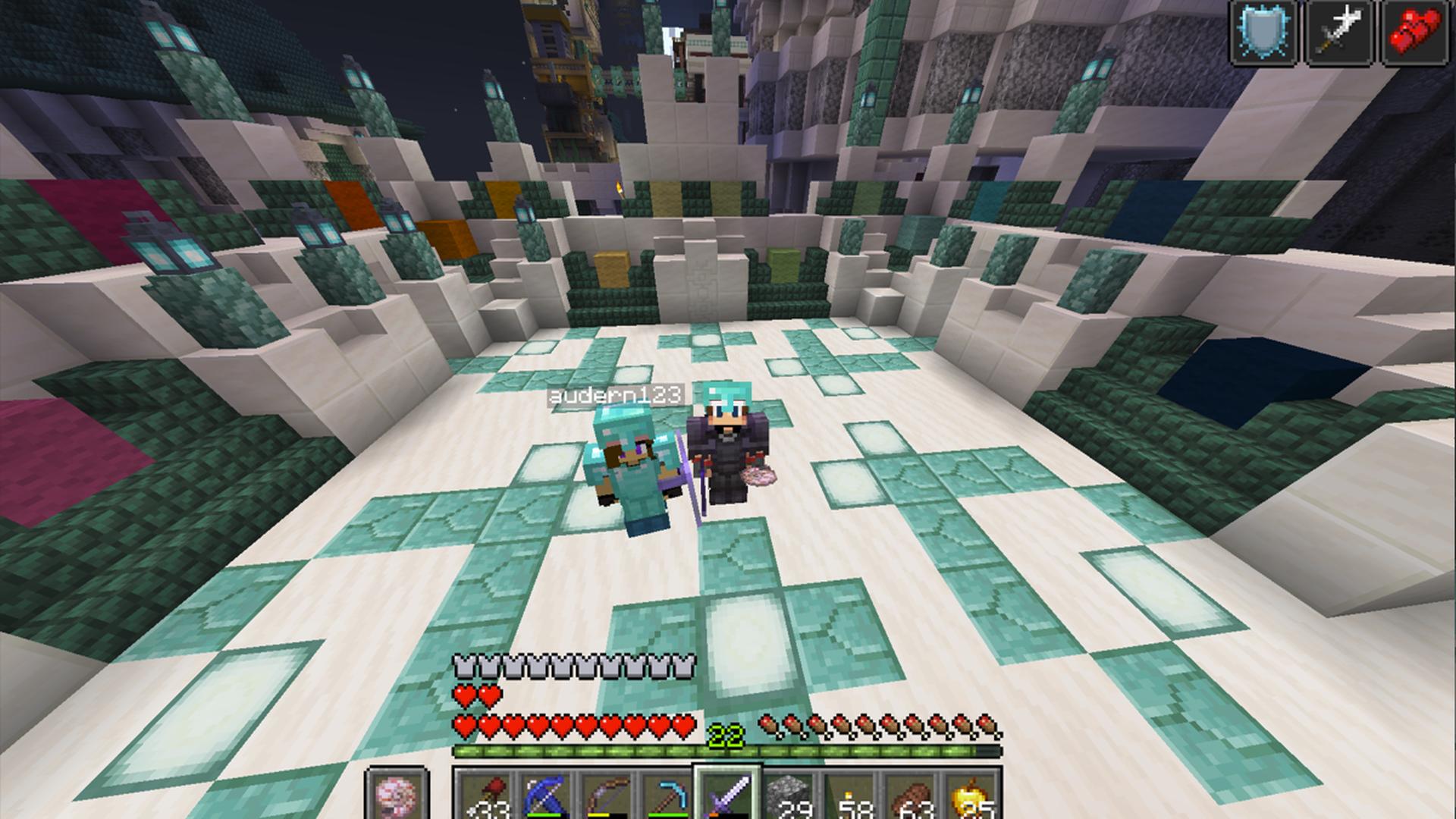
Task: Select the redstone torch hotbar slot
Action: 485,796
